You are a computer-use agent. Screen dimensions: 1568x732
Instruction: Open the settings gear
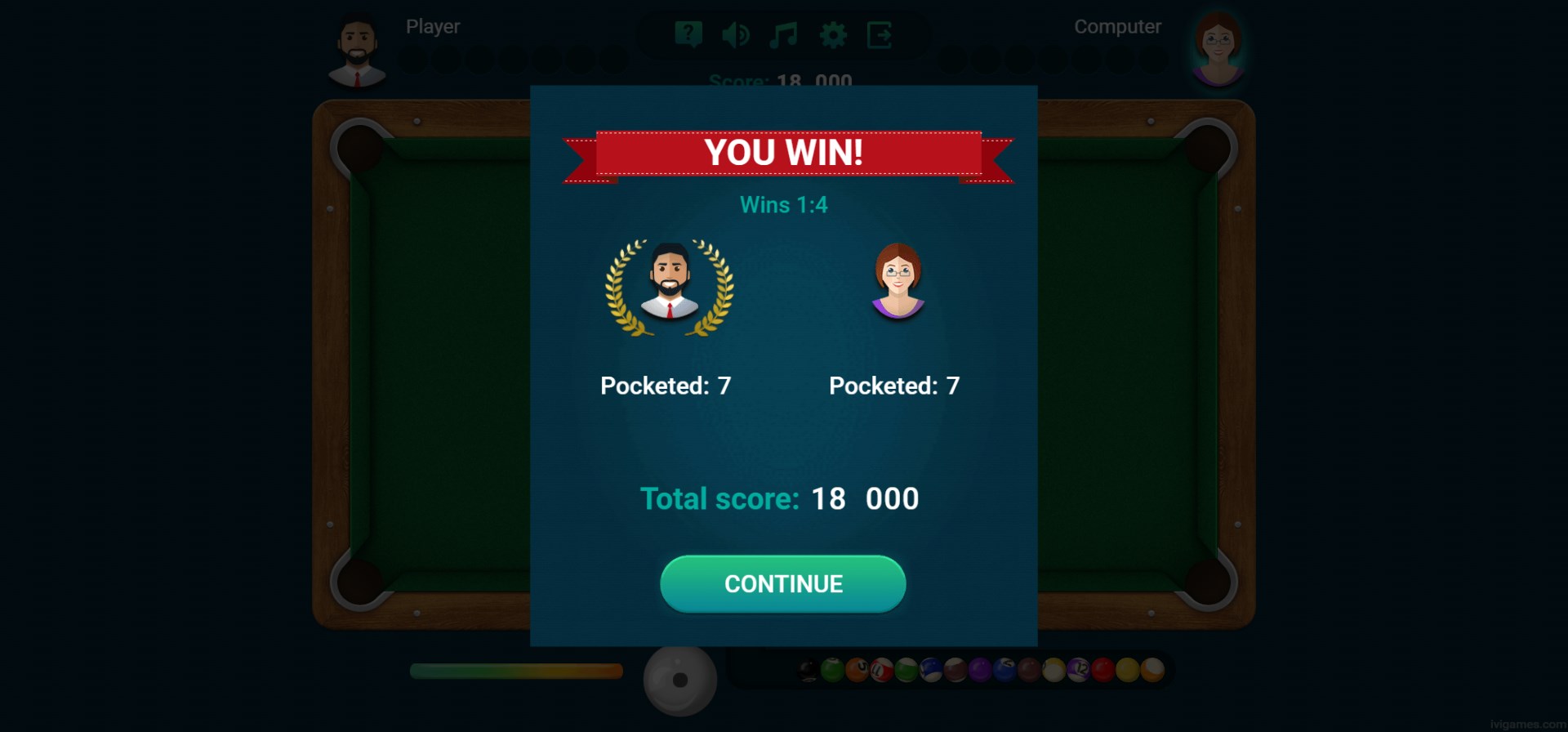click(x=833, y=35)
